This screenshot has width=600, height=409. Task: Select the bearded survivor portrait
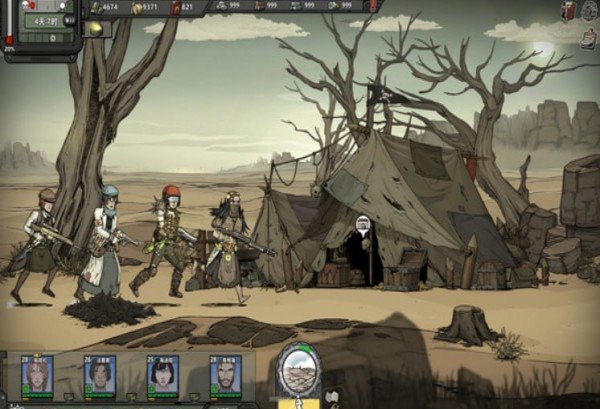pyautogui.click(x=225, y=374)
